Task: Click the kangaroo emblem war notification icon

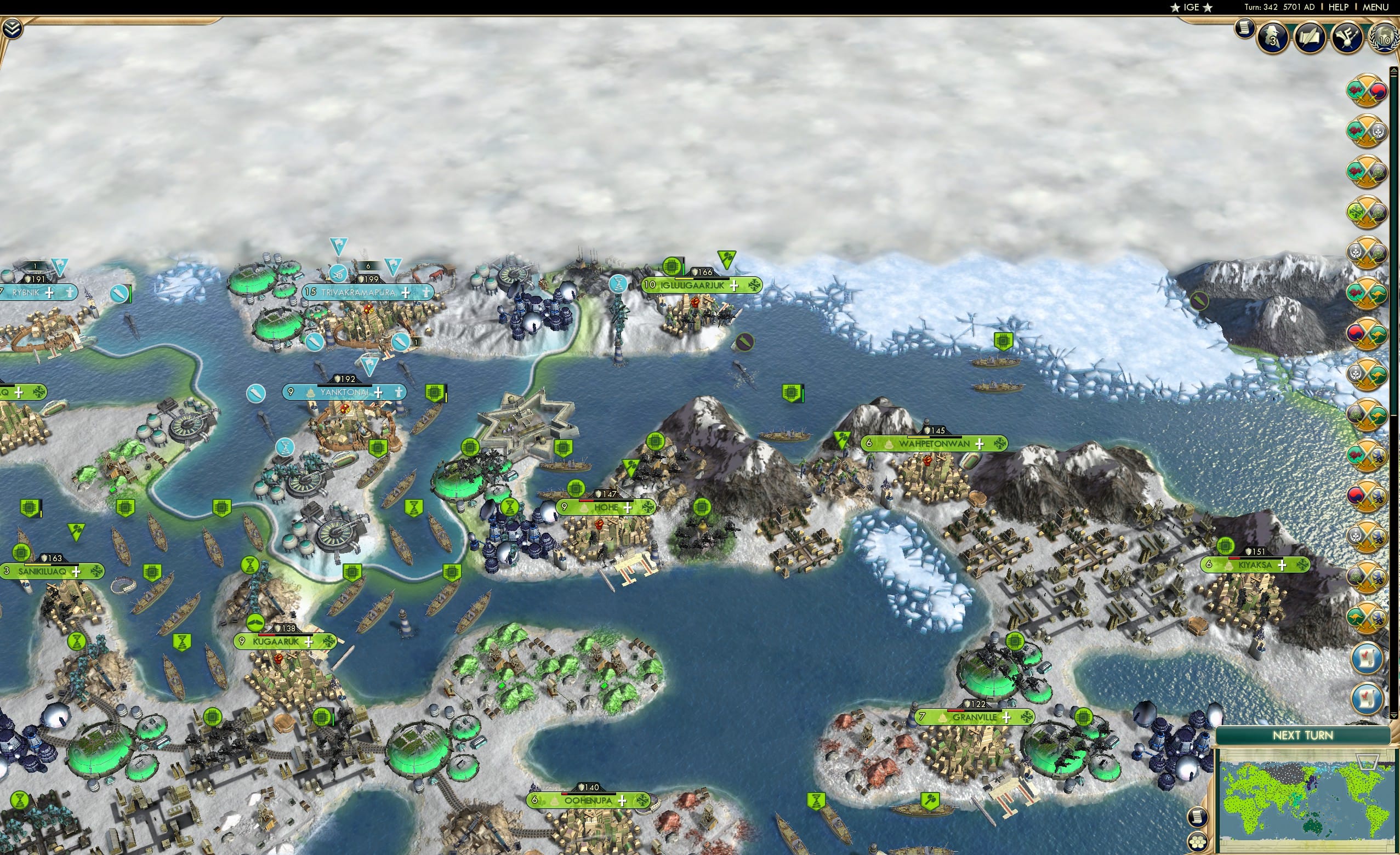Action: tap(1369, 293)
